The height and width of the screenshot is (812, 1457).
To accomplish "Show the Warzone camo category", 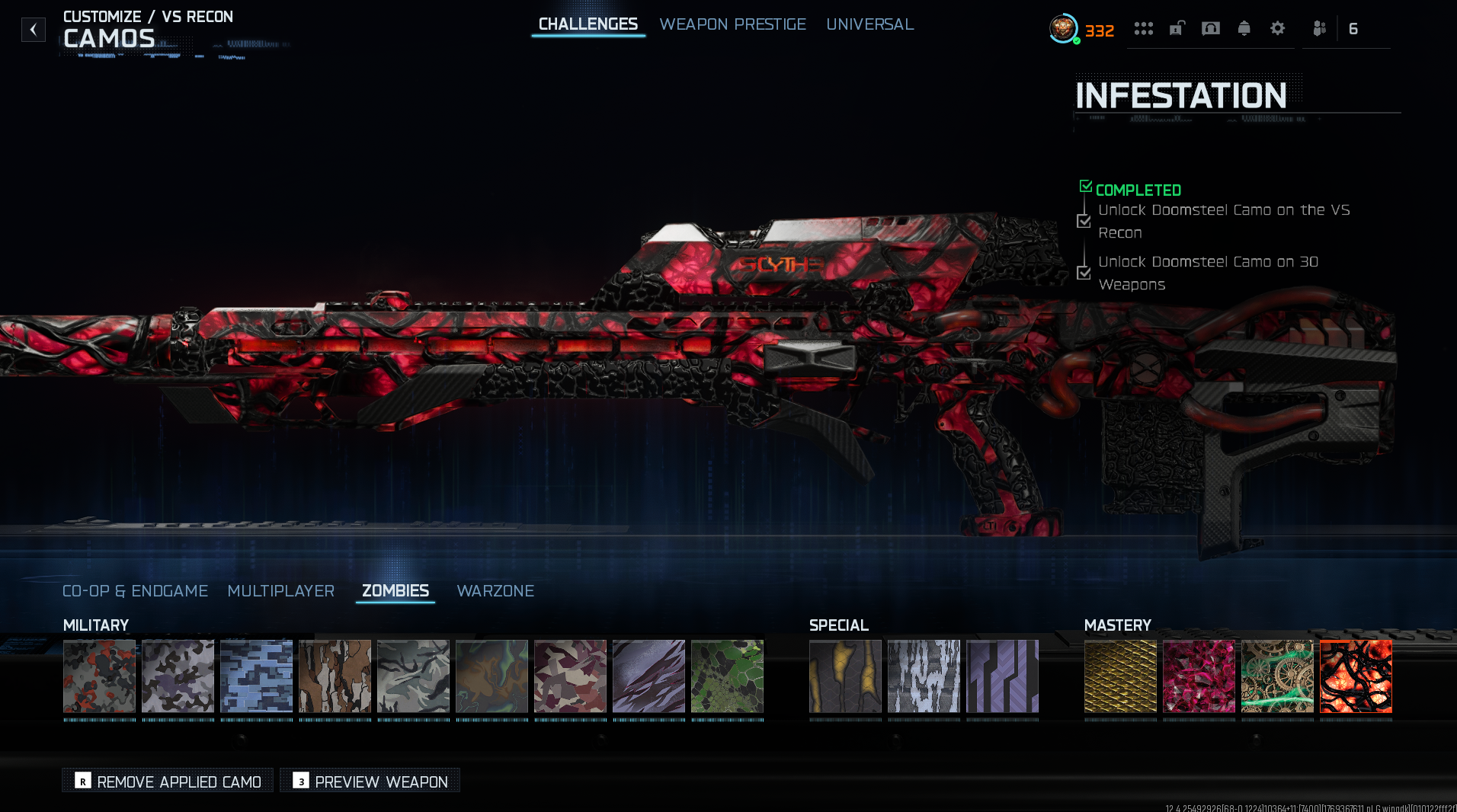I will pyautogui.click(x=495, y=591).
